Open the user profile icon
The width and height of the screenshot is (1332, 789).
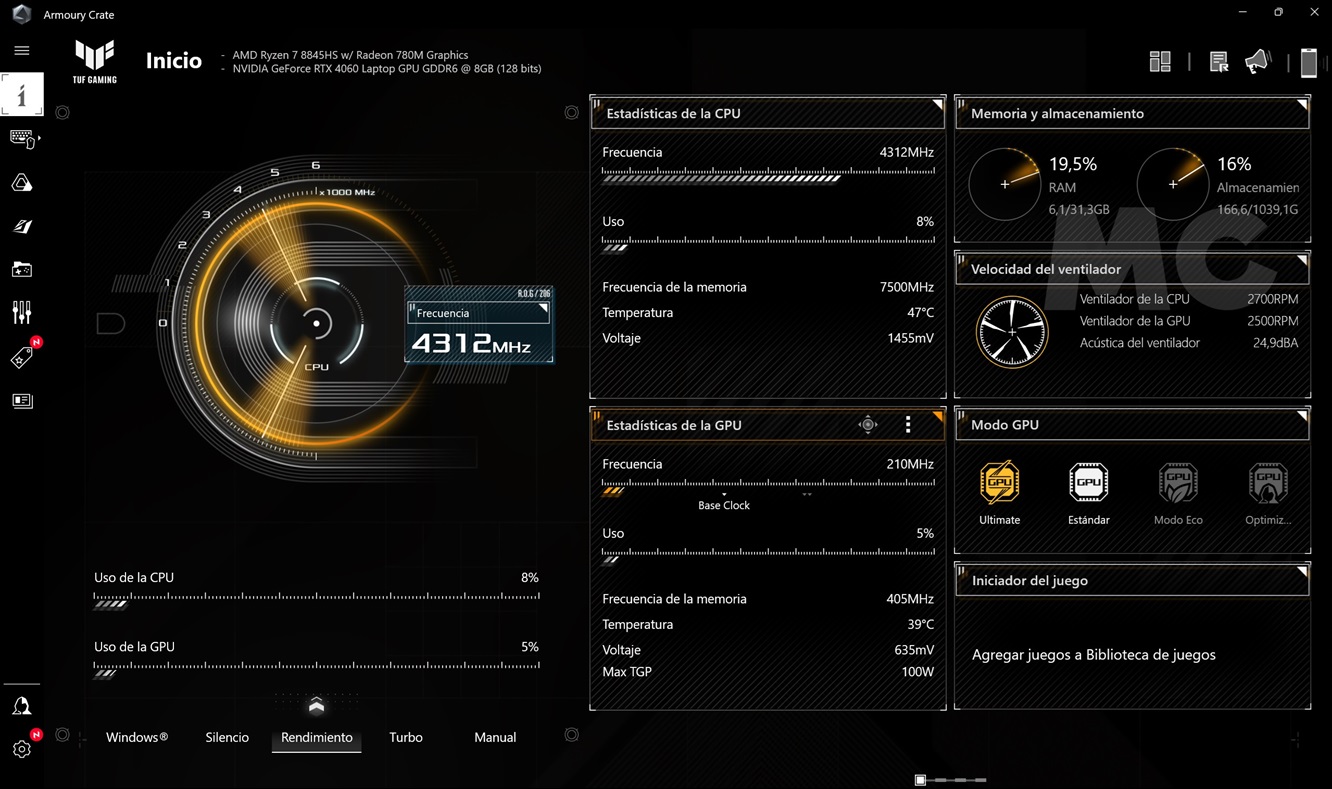coord(21,706)
